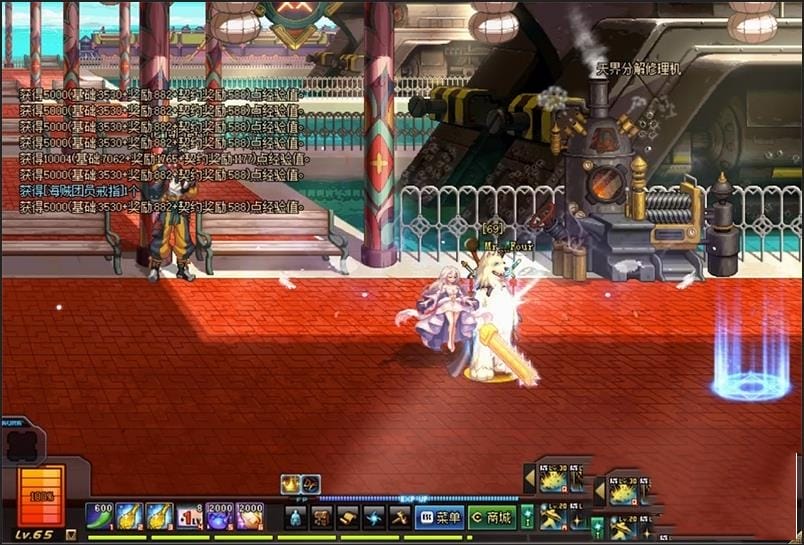Use the purple potion in slot 5
804x545 pixels.
(219, 516)
